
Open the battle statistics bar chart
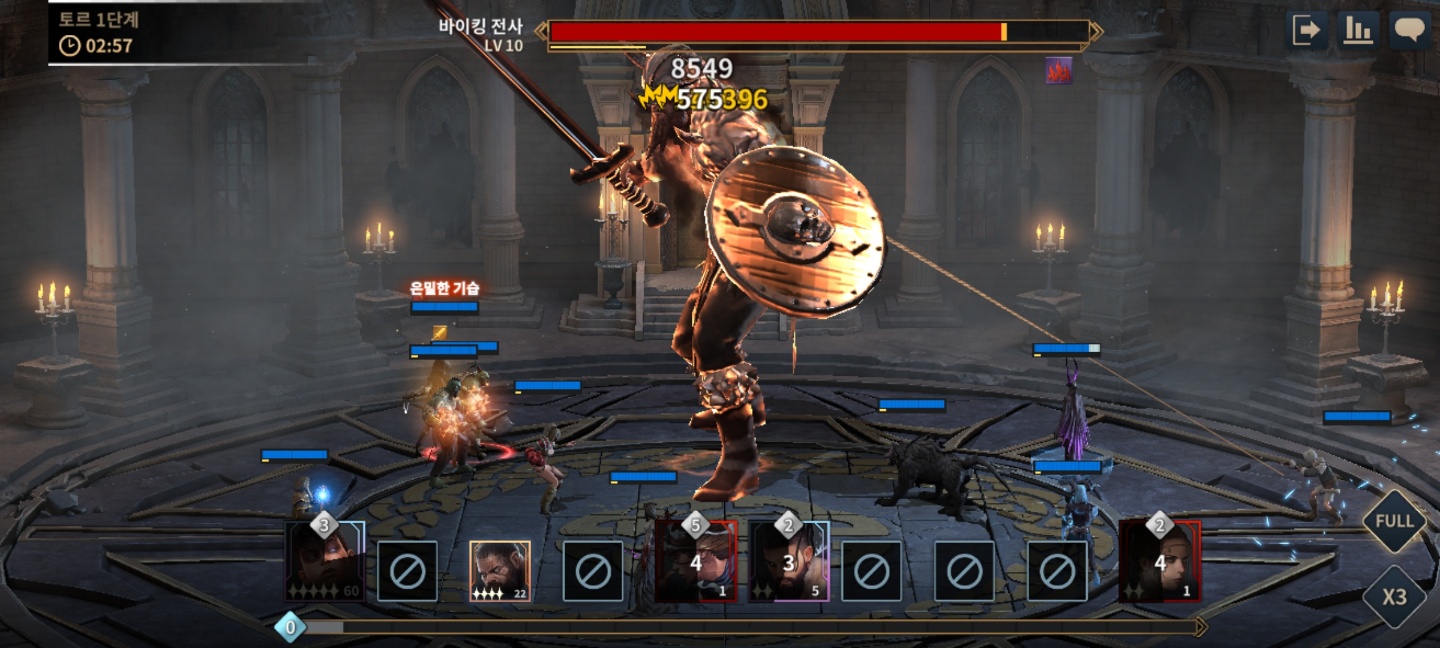(x=1358, y=30)
